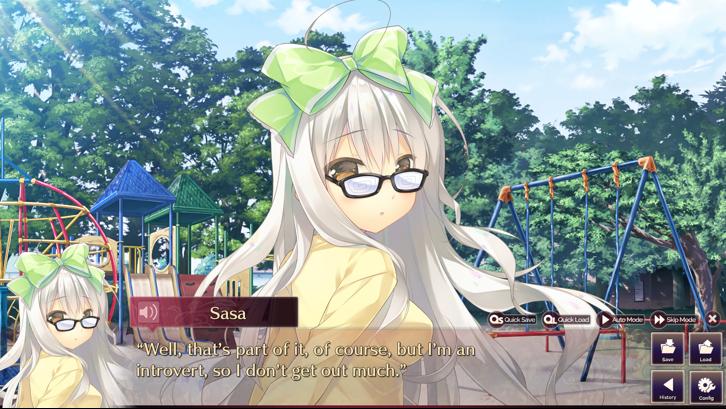Open the Save menu
The image size is (726, 409).
tap(667, 349)
